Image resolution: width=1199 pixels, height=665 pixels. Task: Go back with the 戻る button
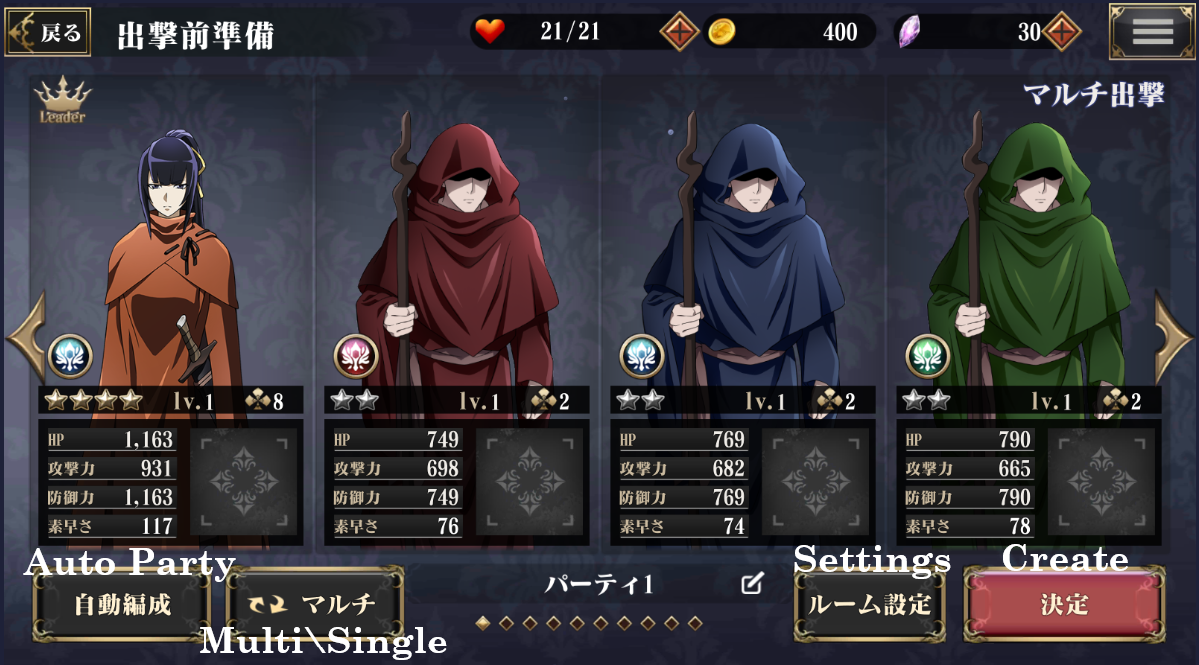click(48, 32)
